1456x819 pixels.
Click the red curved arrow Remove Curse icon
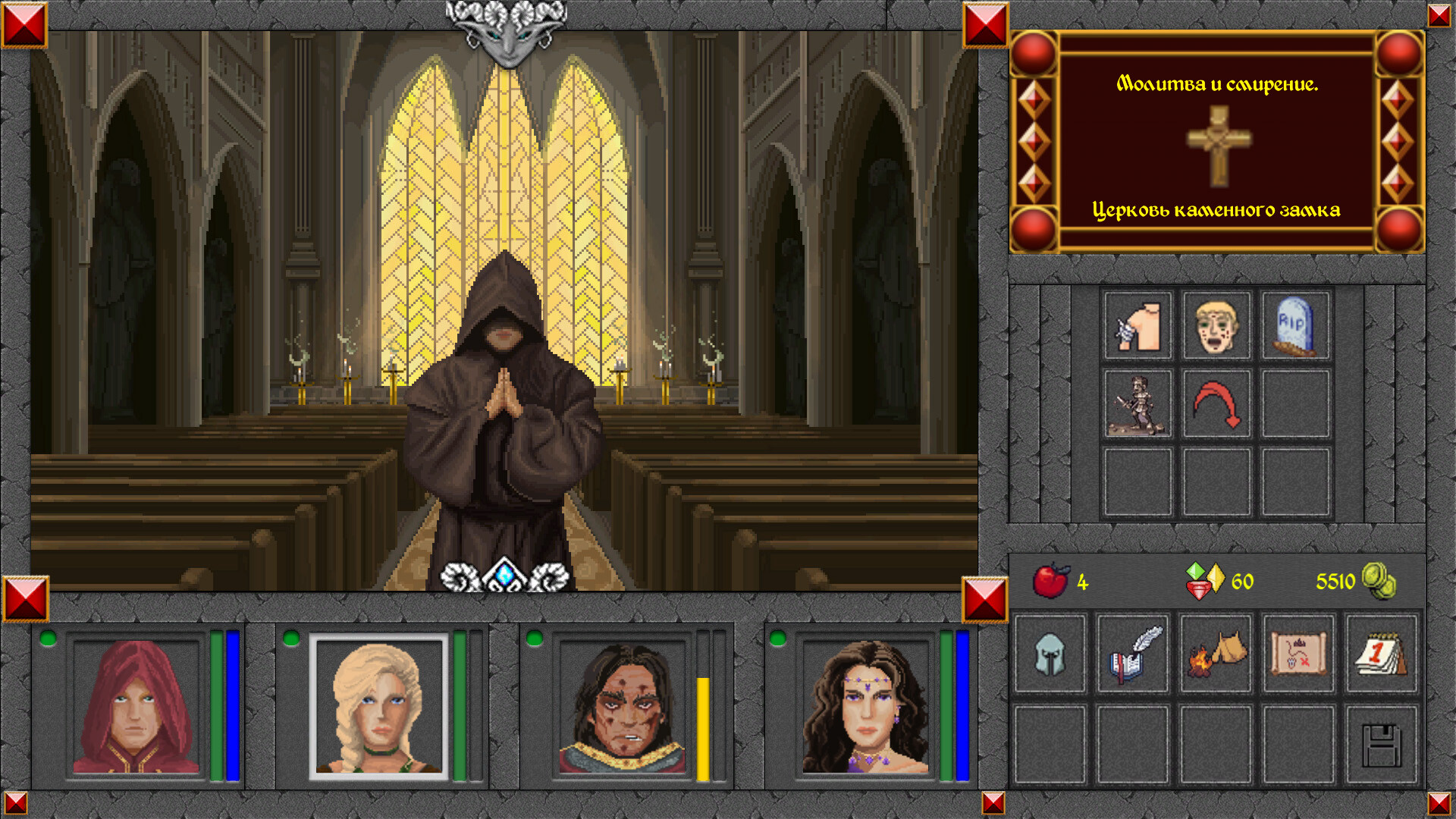(1216, 406)
